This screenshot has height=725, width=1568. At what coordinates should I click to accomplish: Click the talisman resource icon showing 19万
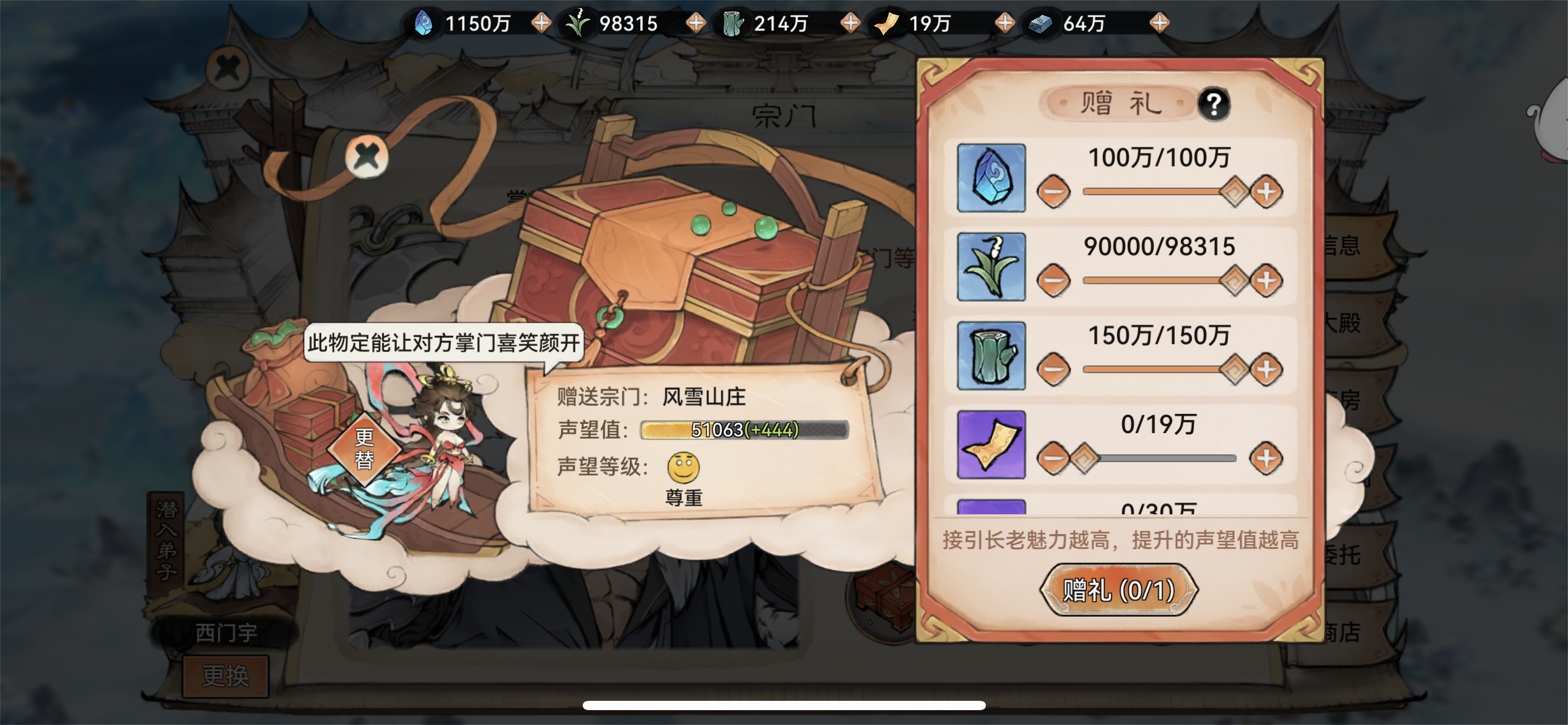pos(888,24)
